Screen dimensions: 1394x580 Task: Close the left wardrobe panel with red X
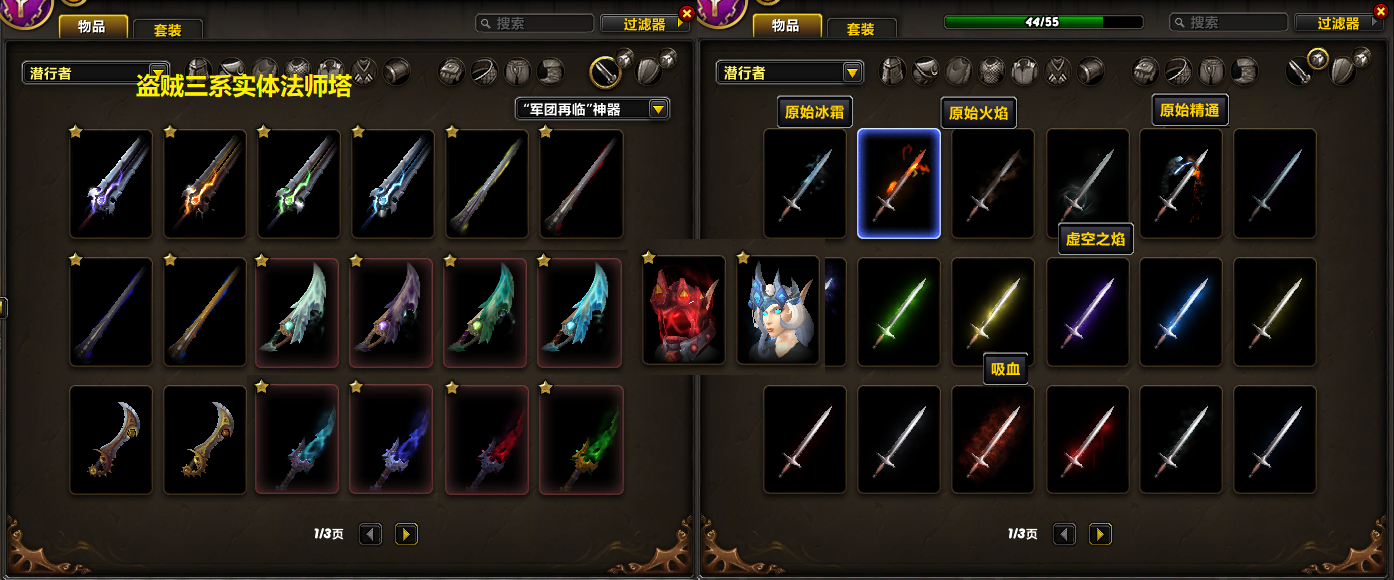point(686,13)
